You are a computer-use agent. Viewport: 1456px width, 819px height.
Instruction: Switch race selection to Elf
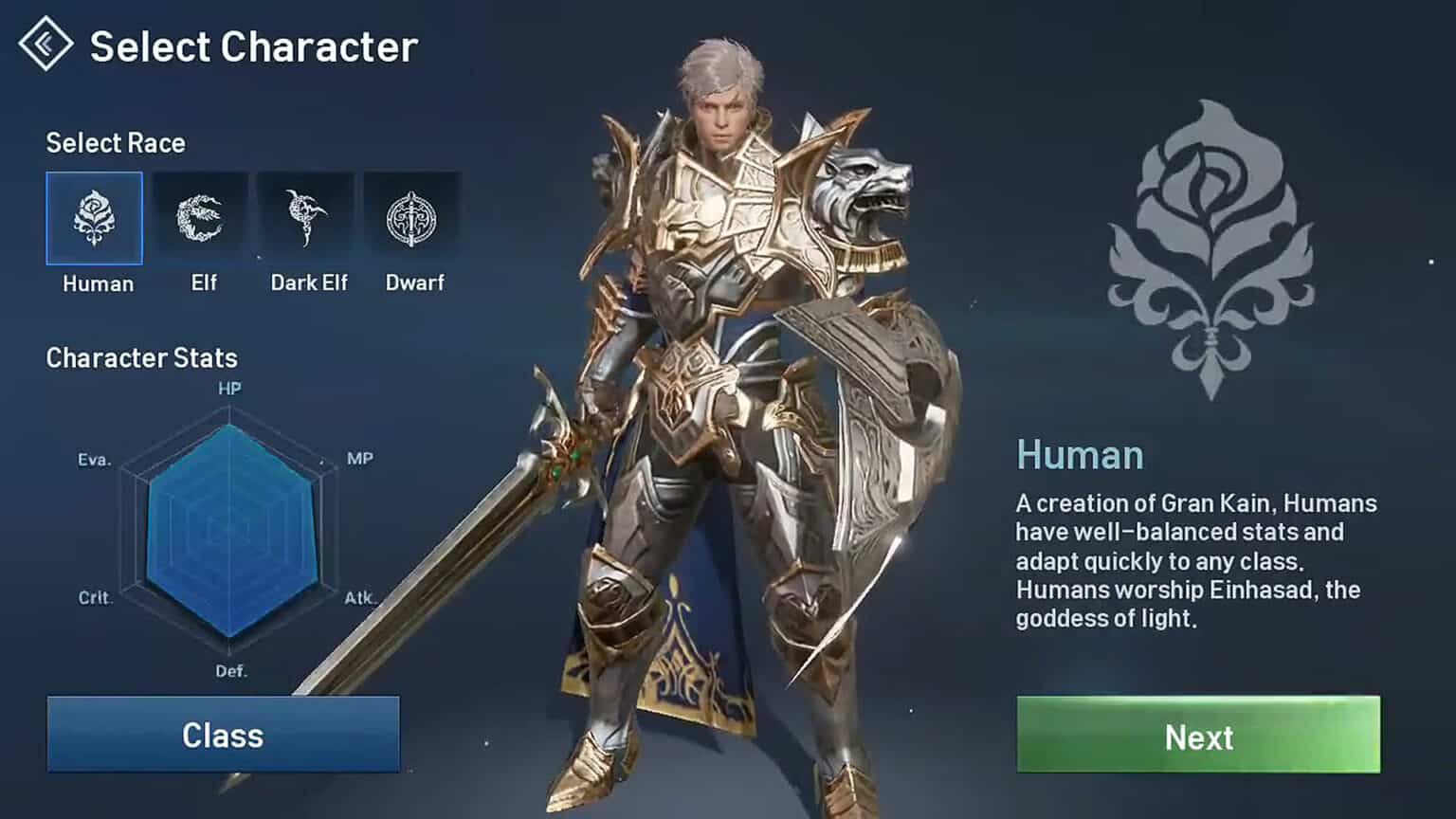pos(201,216)
